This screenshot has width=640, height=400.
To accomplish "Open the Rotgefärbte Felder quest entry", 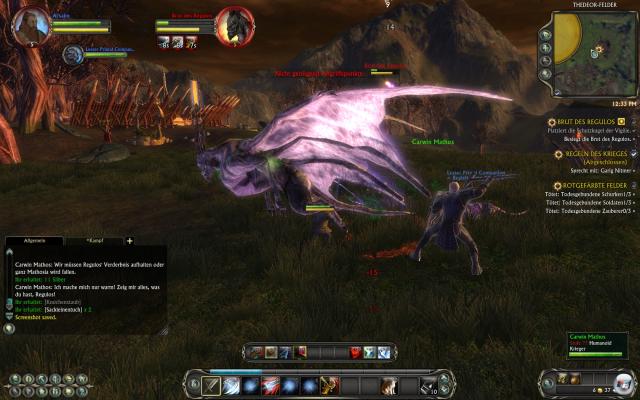I will pos(597,185).
